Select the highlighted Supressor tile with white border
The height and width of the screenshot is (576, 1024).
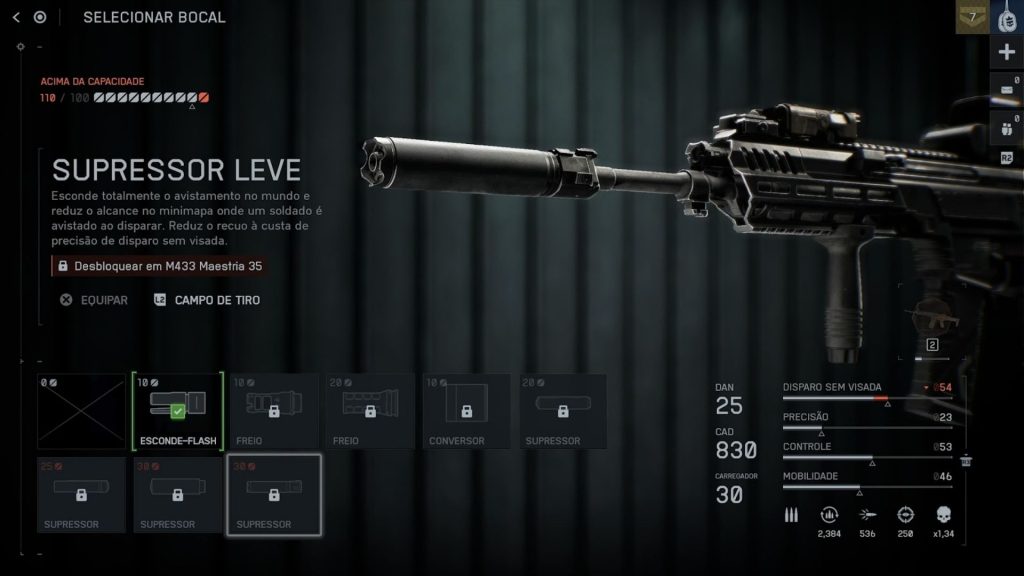click(x=273, y=494)
